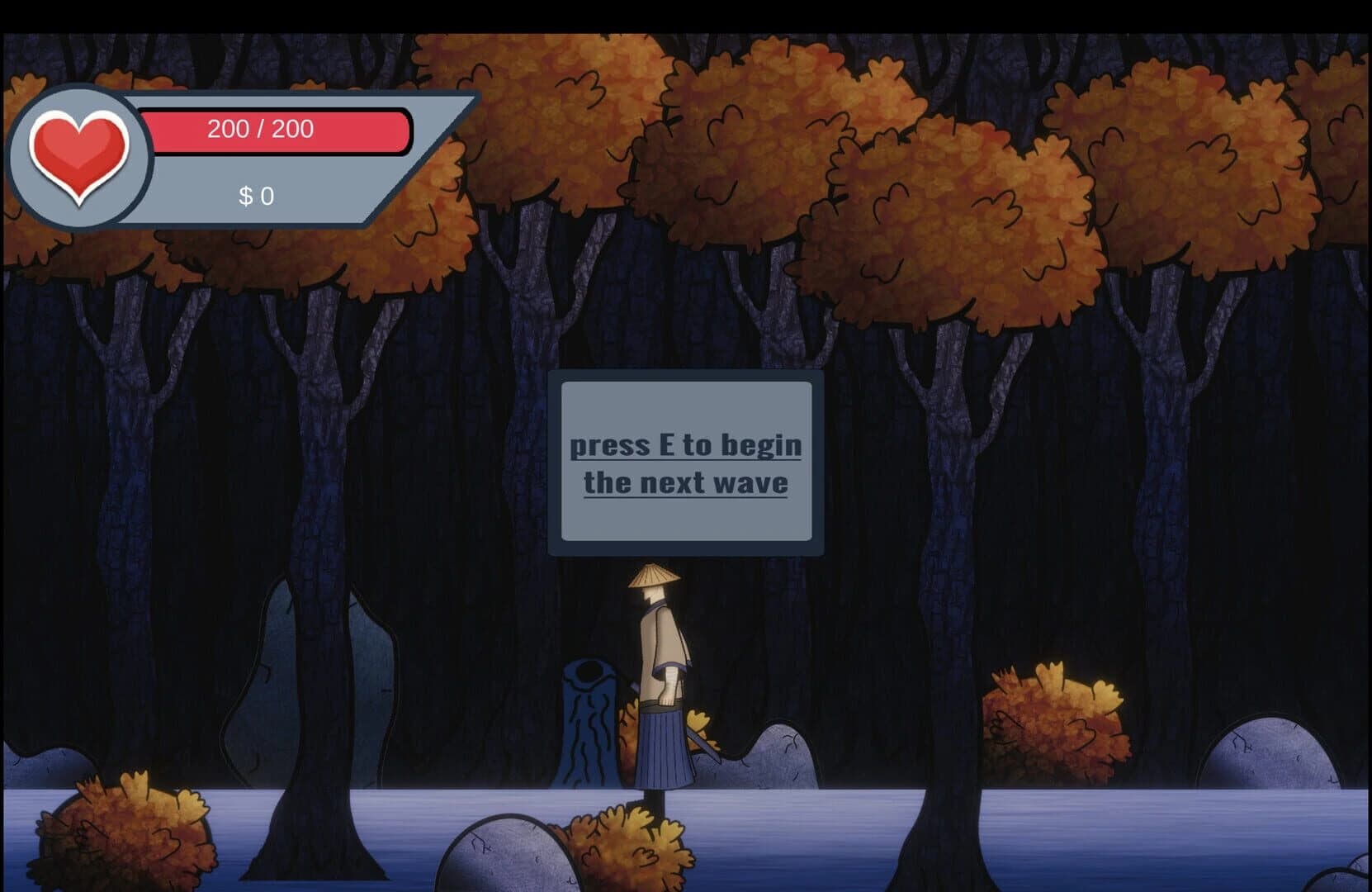Click the '$ 0' money counter
The image size is (1372, 892).
pos(256,196)
